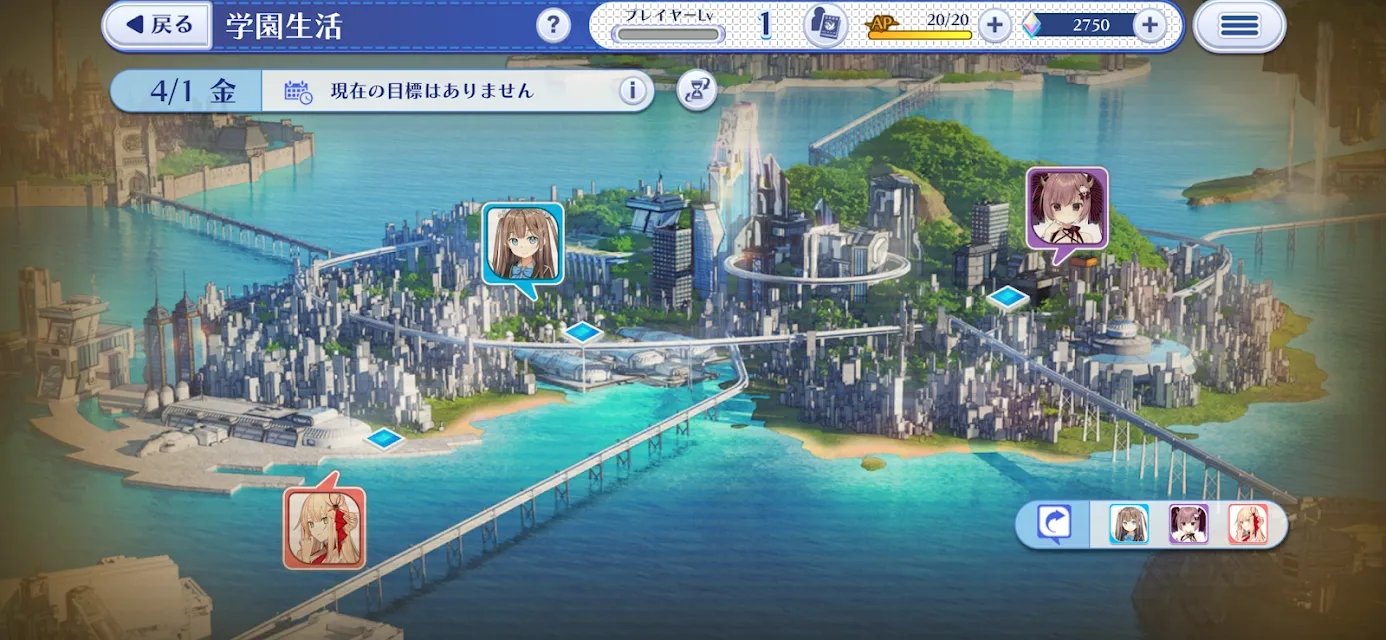Choose the brown-haired girl thumbnail in bottom bar
The width and height of the screenshot is (1386, 640).
1129,524
